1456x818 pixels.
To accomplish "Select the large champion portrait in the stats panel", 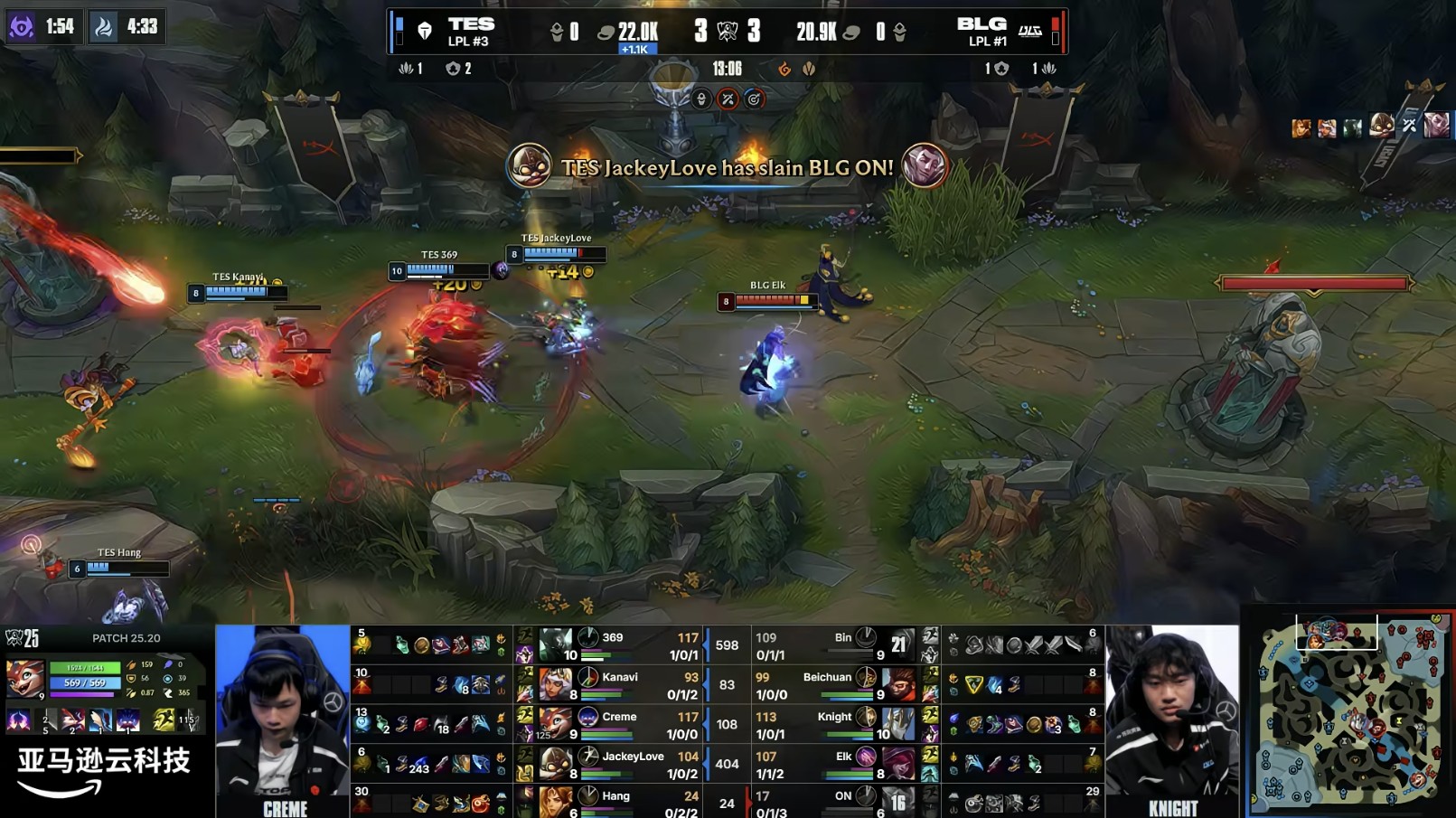I will (x=24, y=679).
